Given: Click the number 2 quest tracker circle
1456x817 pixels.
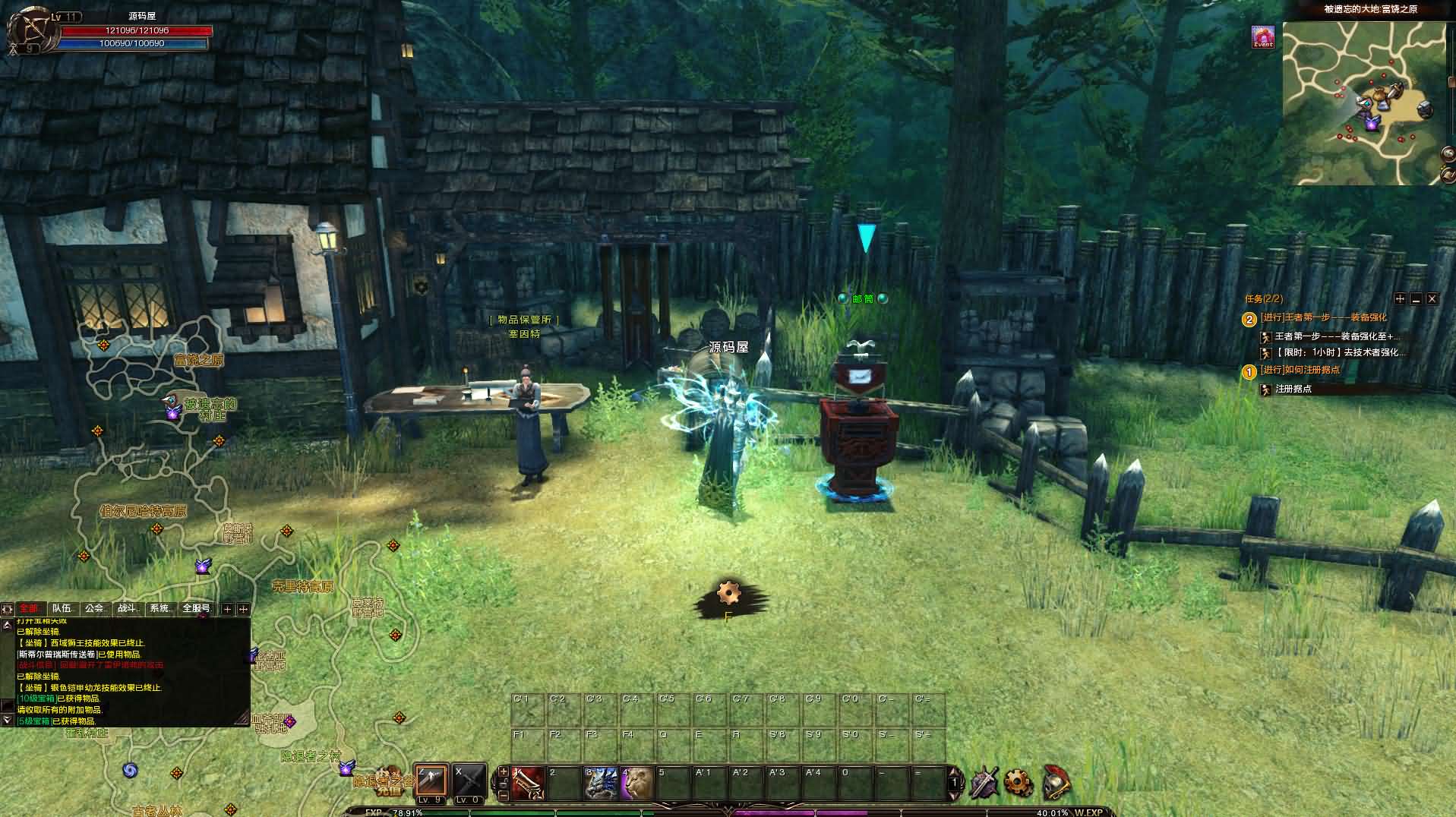Looking at the screenshot, I should [1249, 317].
